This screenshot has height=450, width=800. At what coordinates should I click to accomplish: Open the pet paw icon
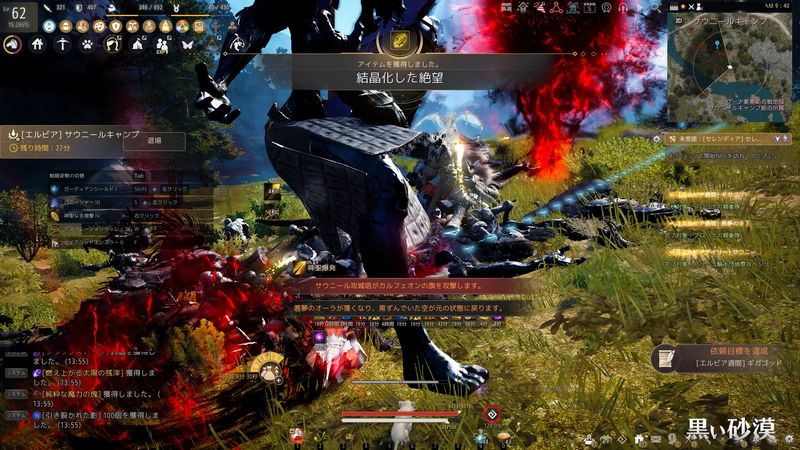pyautogui.click(x=88, y=44)
